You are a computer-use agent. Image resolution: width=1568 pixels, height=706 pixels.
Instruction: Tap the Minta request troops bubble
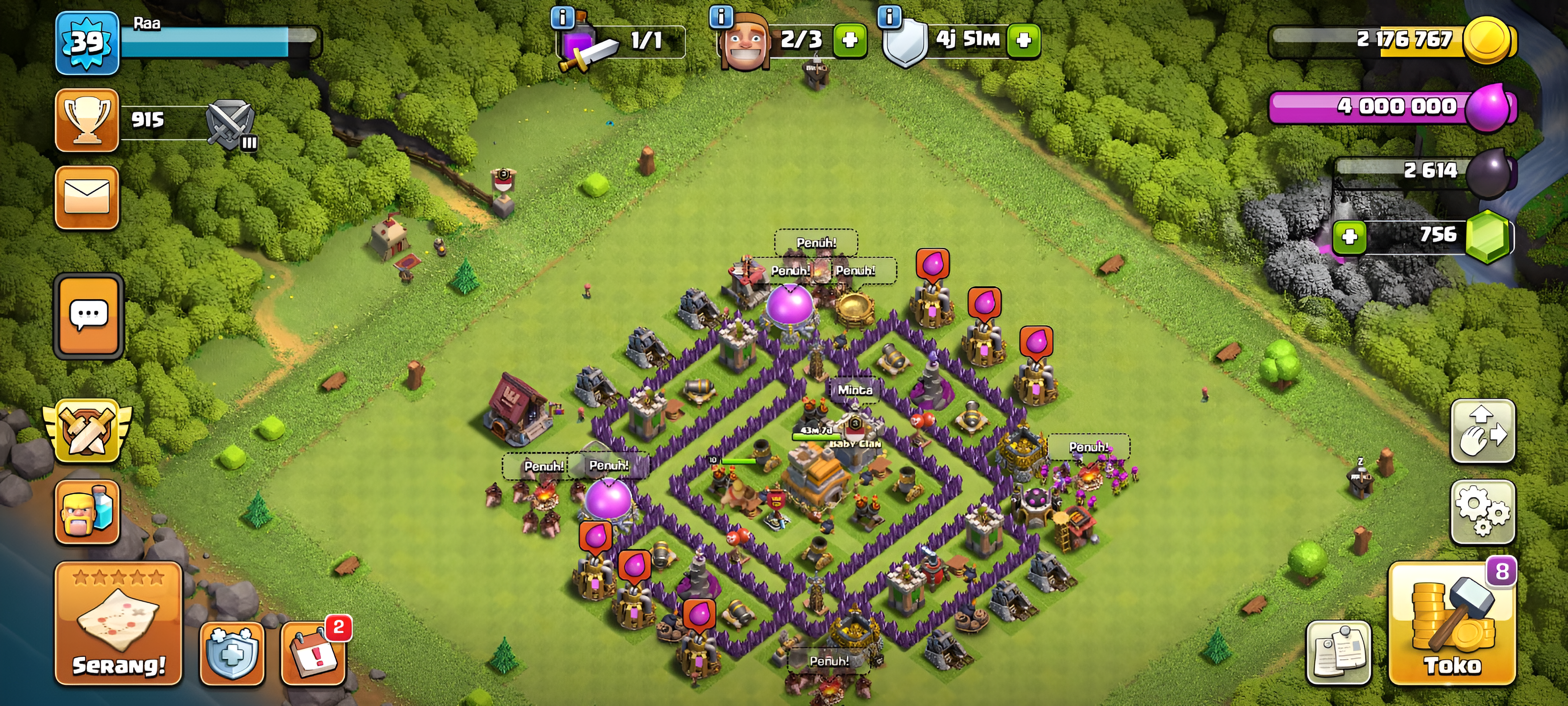tap(855, 389)
